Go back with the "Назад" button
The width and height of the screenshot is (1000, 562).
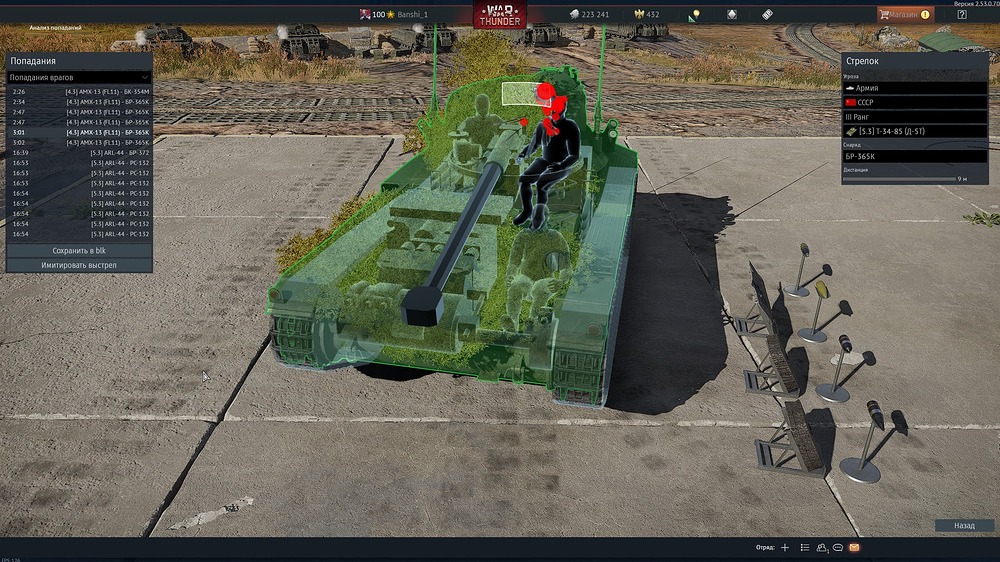tap(964, 525)
